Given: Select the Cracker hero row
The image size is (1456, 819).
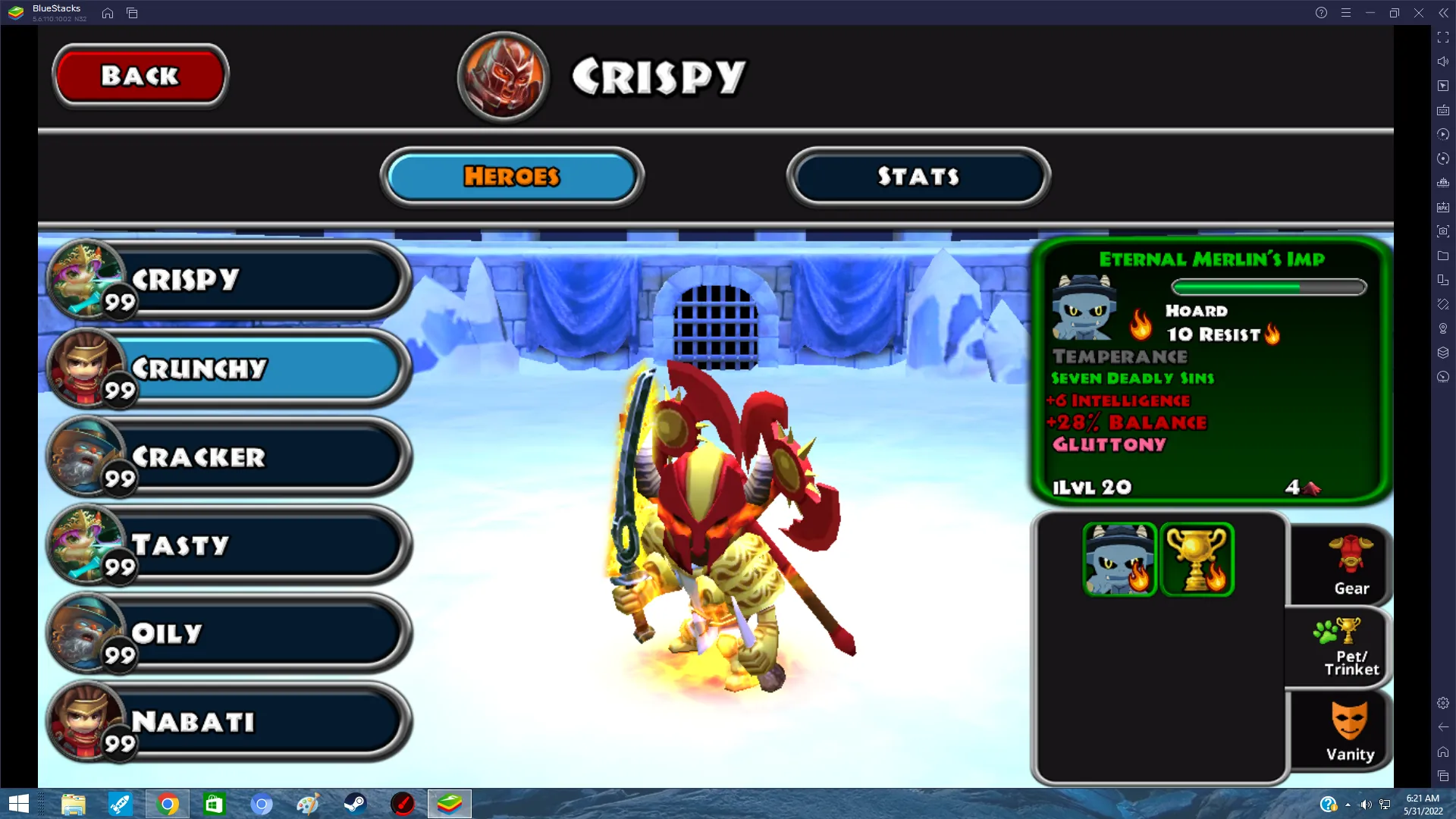Looking at the screenshot, I should [x=227, y=457].
